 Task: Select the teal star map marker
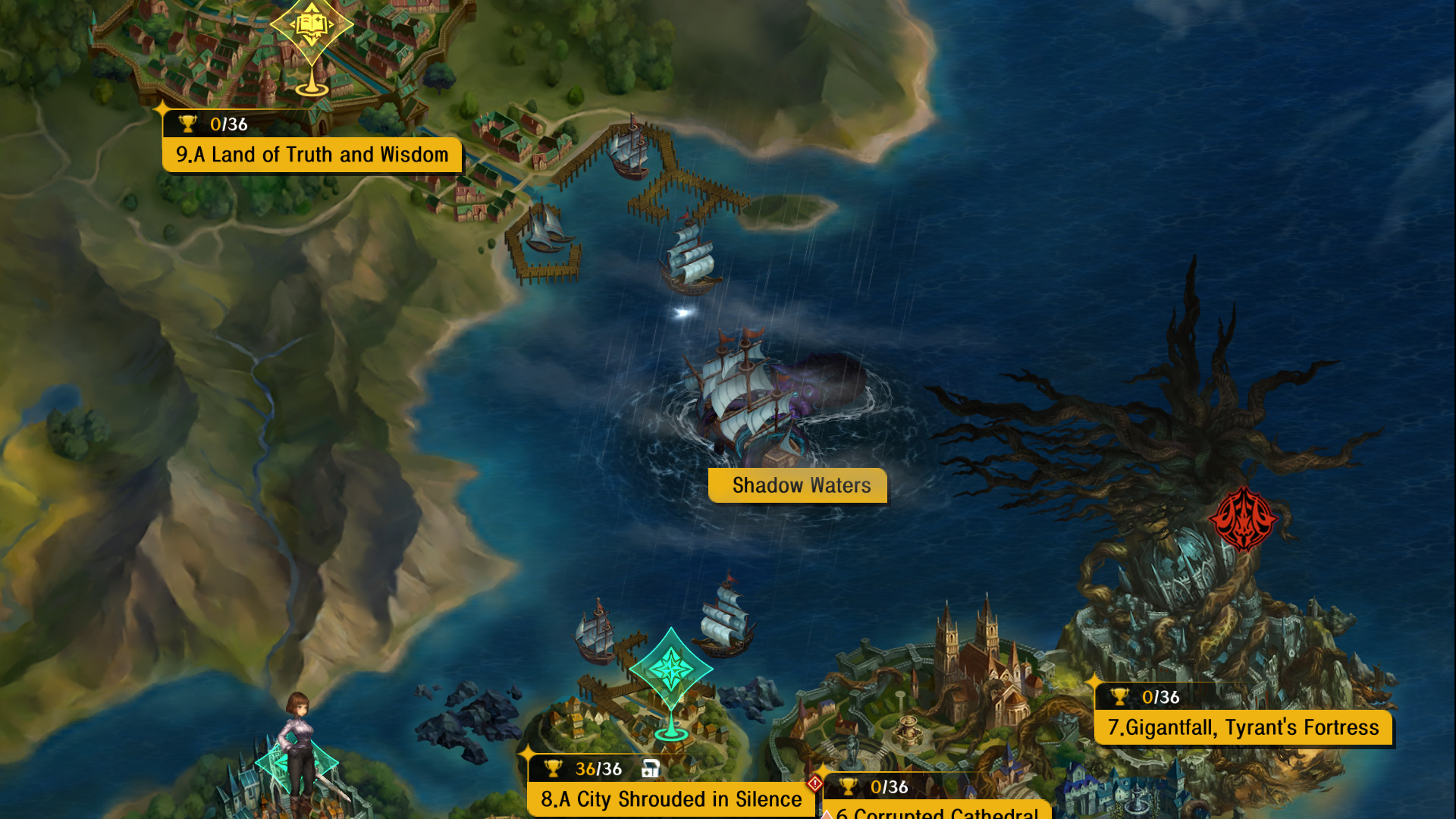click(670, 669)
